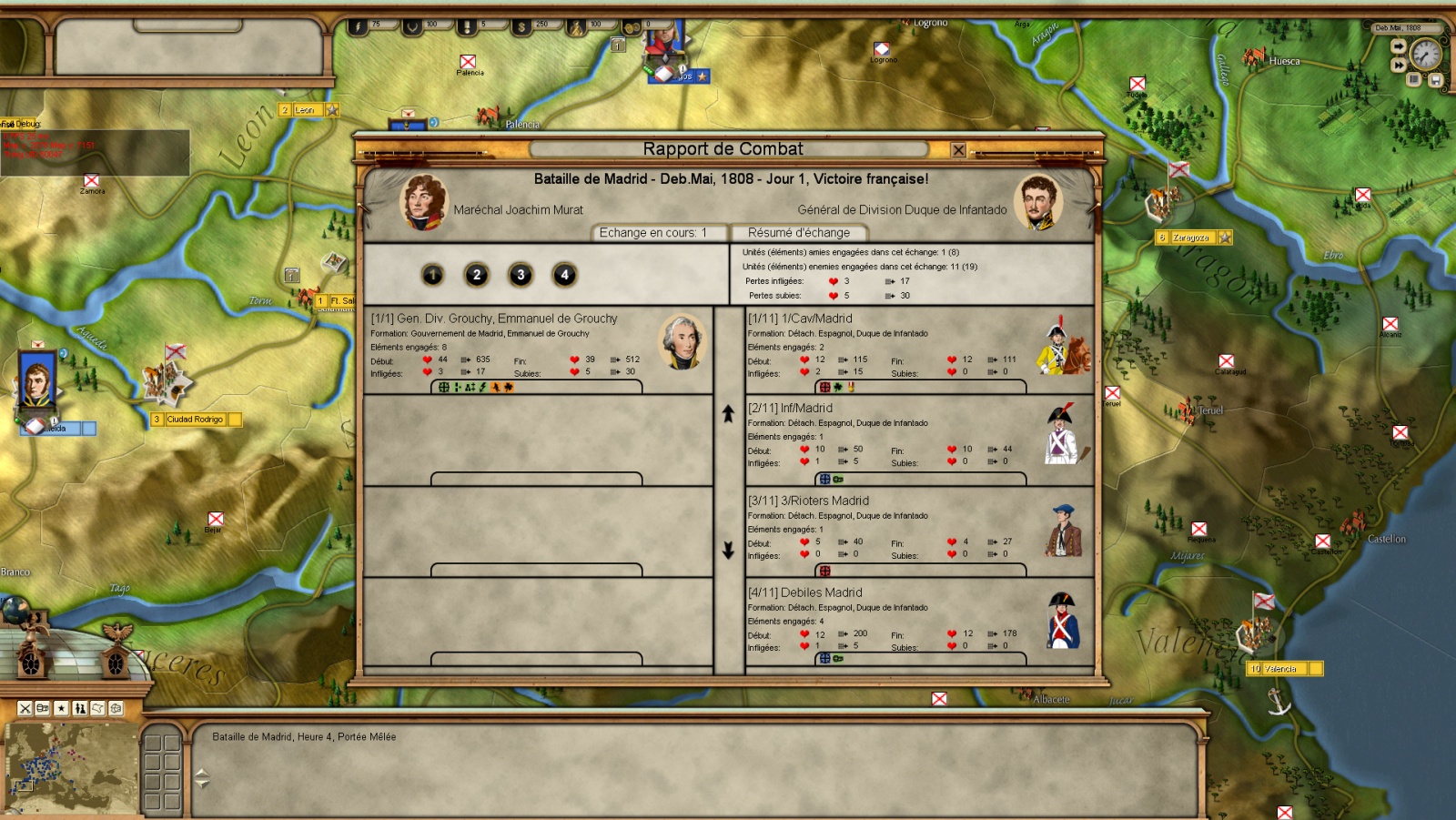Toggle the crossed swords map filter
The width and height of the screenshot is (1456, 820).
25,708
